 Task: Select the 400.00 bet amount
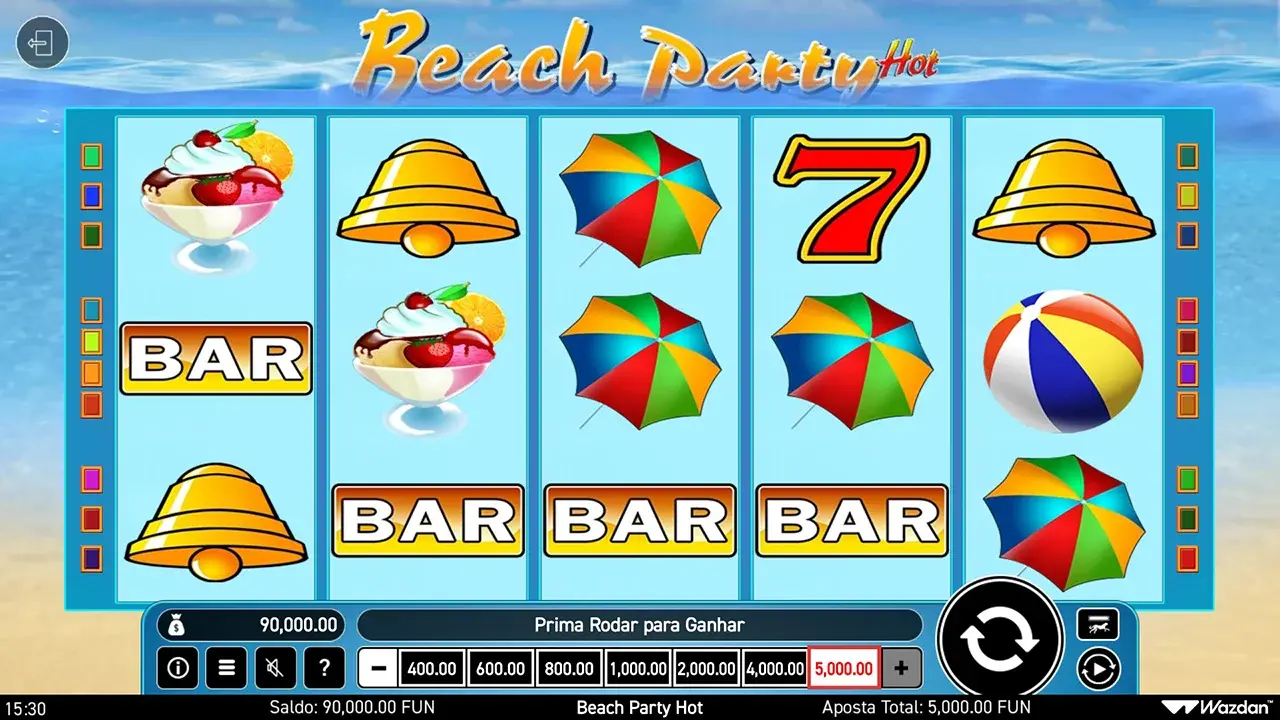[432, 668]
